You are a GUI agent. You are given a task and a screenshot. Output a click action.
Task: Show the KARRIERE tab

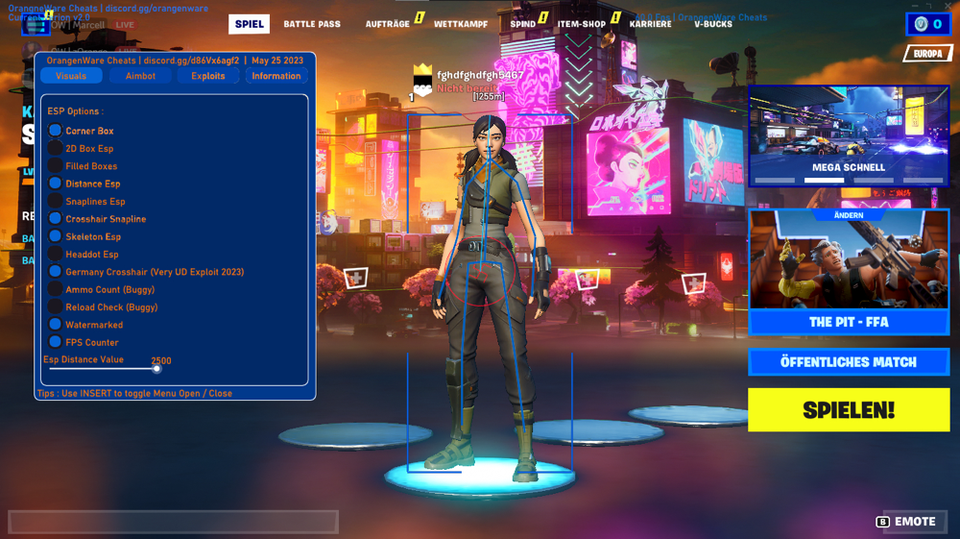click(x=650, y=24)
